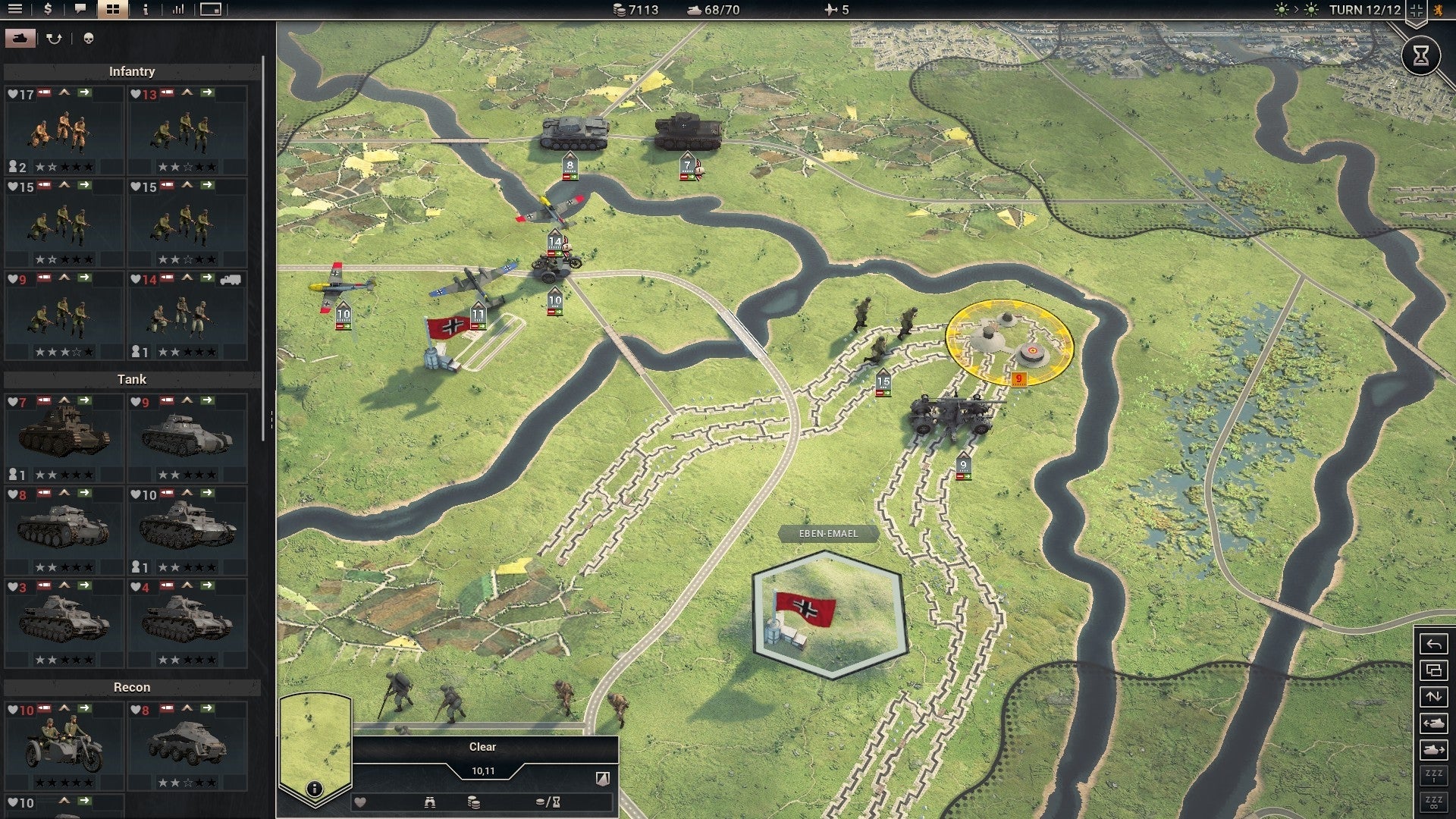Collapse the Tank section header
This screenshot has height=819, width=1456.
click(x=131, y=378)
